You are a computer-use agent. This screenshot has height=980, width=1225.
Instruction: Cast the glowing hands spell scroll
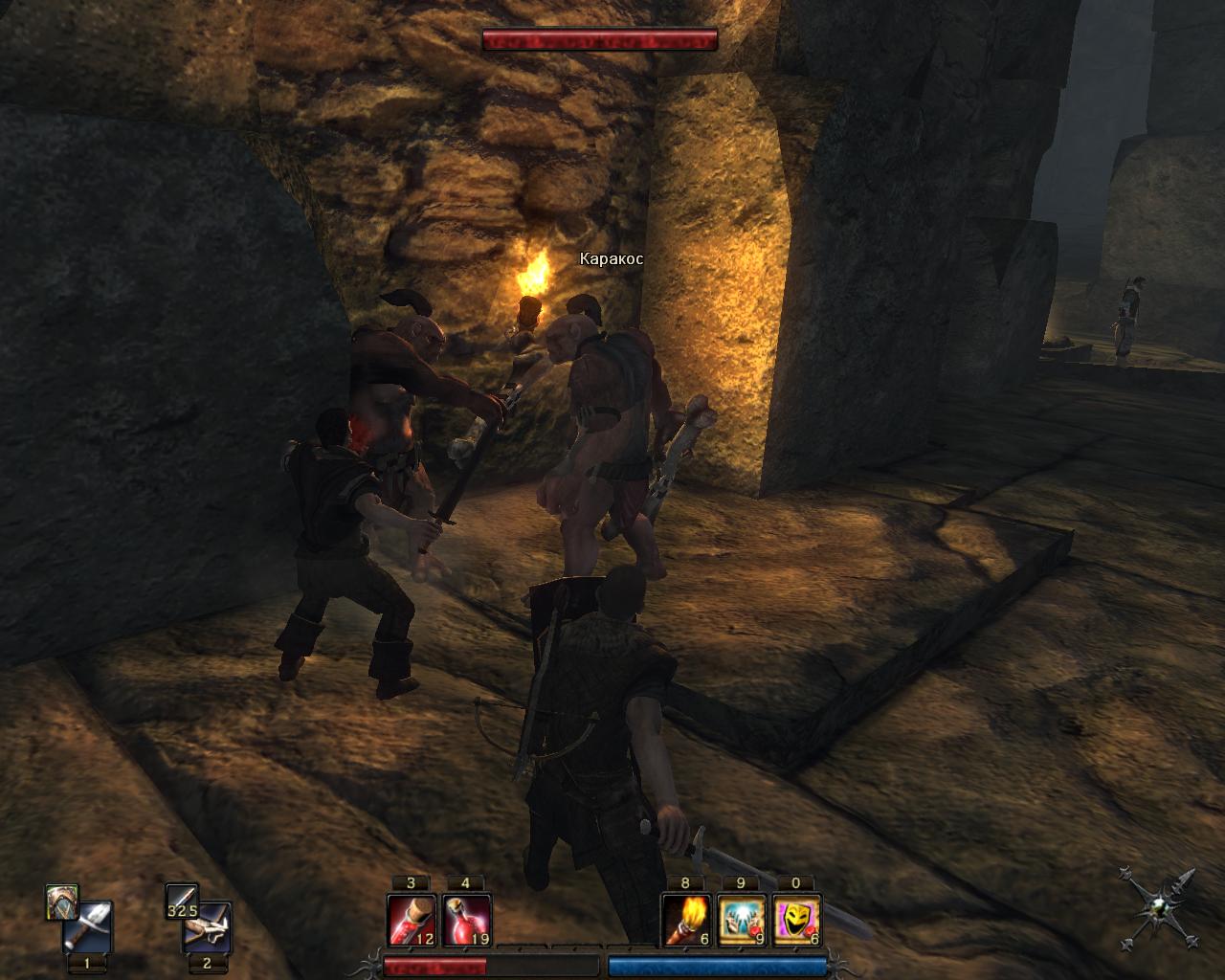tap(742, 920)
